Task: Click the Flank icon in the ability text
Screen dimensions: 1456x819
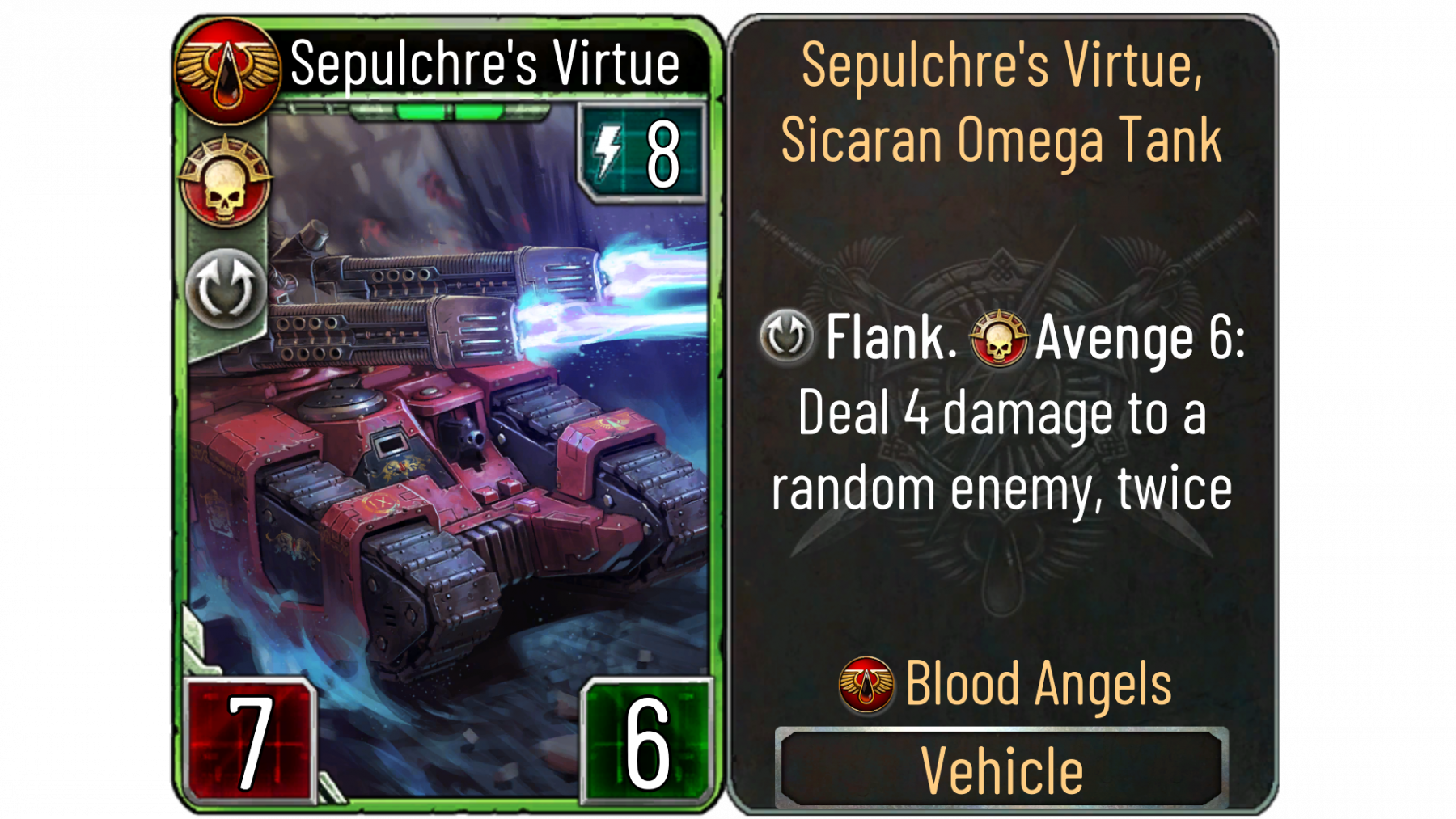Action: tap(786, 336)
